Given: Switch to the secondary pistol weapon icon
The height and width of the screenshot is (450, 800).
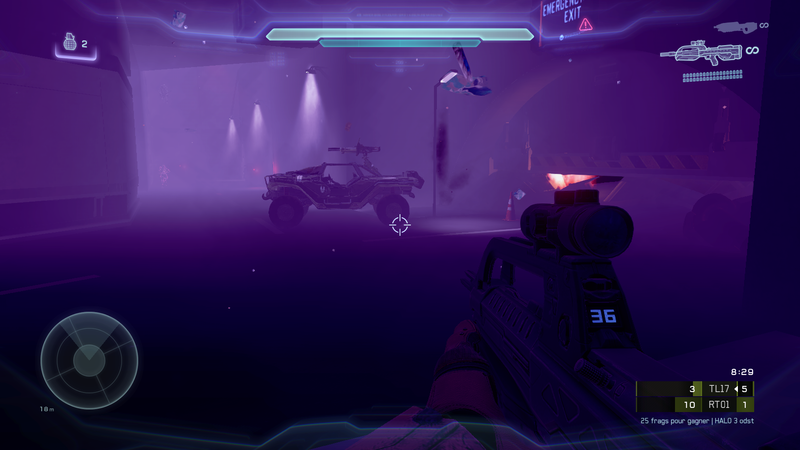Looking at the screenshot, I should coord(734,27).
